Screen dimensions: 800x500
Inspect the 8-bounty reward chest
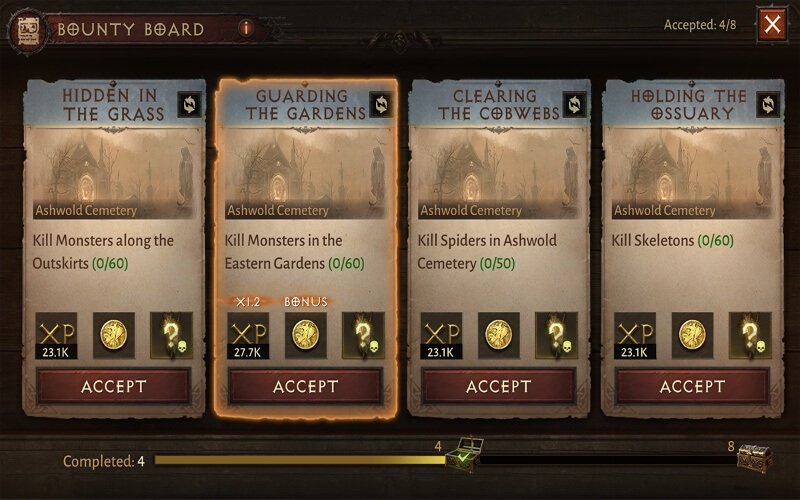click(x=753, y=457)
